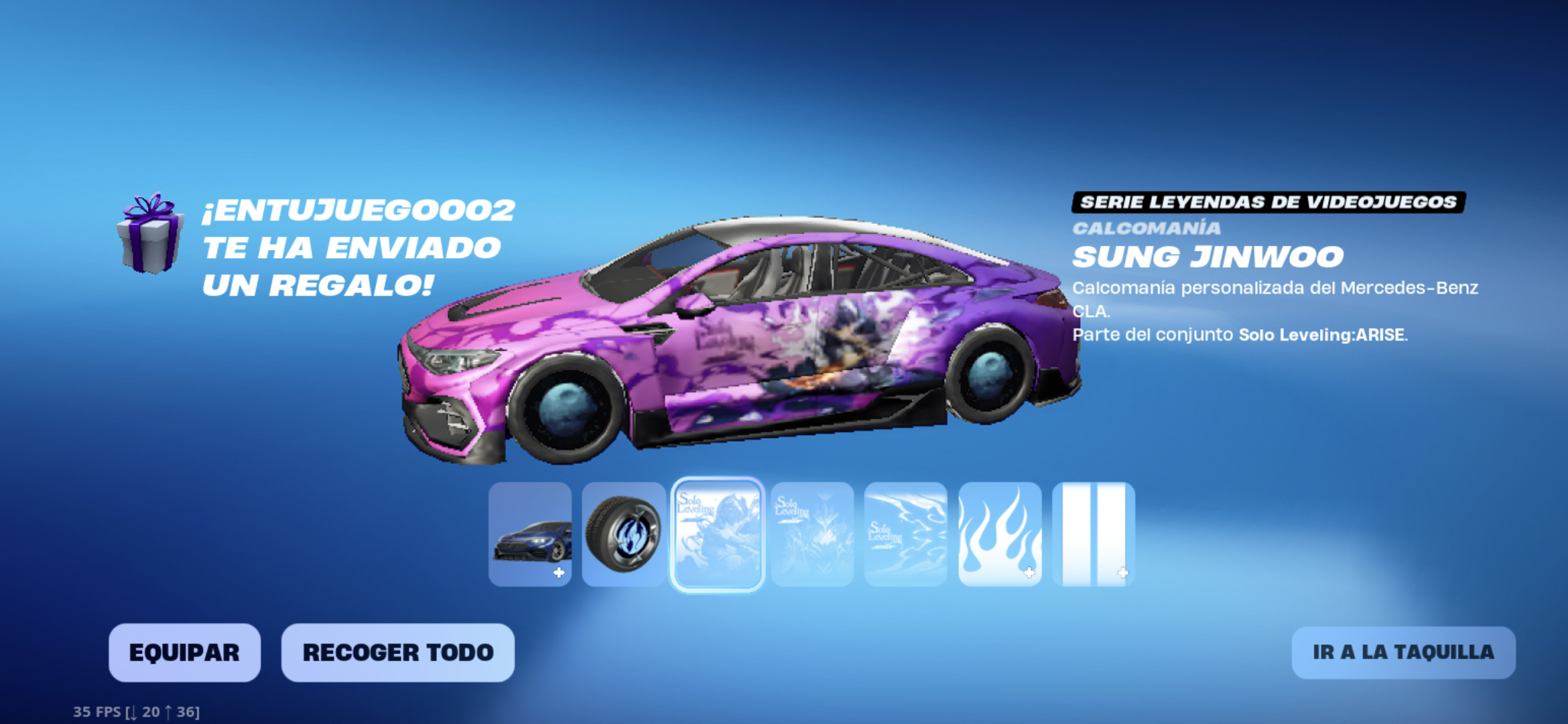Select the highlighted Sung Jinwoo decal thumbnail
This screenshot has width=1568, height=724.
pos(718,534)
